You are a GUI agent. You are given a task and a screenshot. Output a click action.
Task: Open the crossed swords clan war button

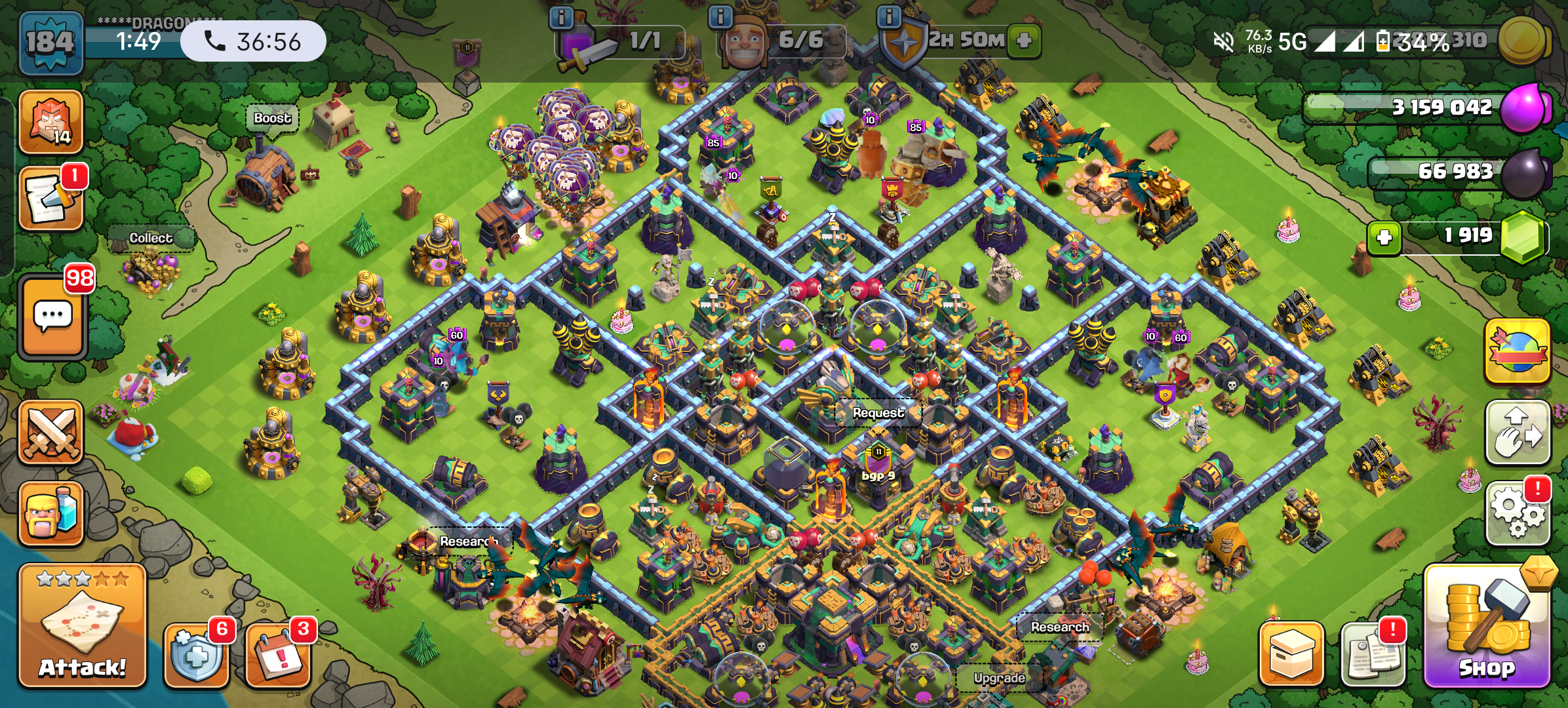(x=51, y=433)
